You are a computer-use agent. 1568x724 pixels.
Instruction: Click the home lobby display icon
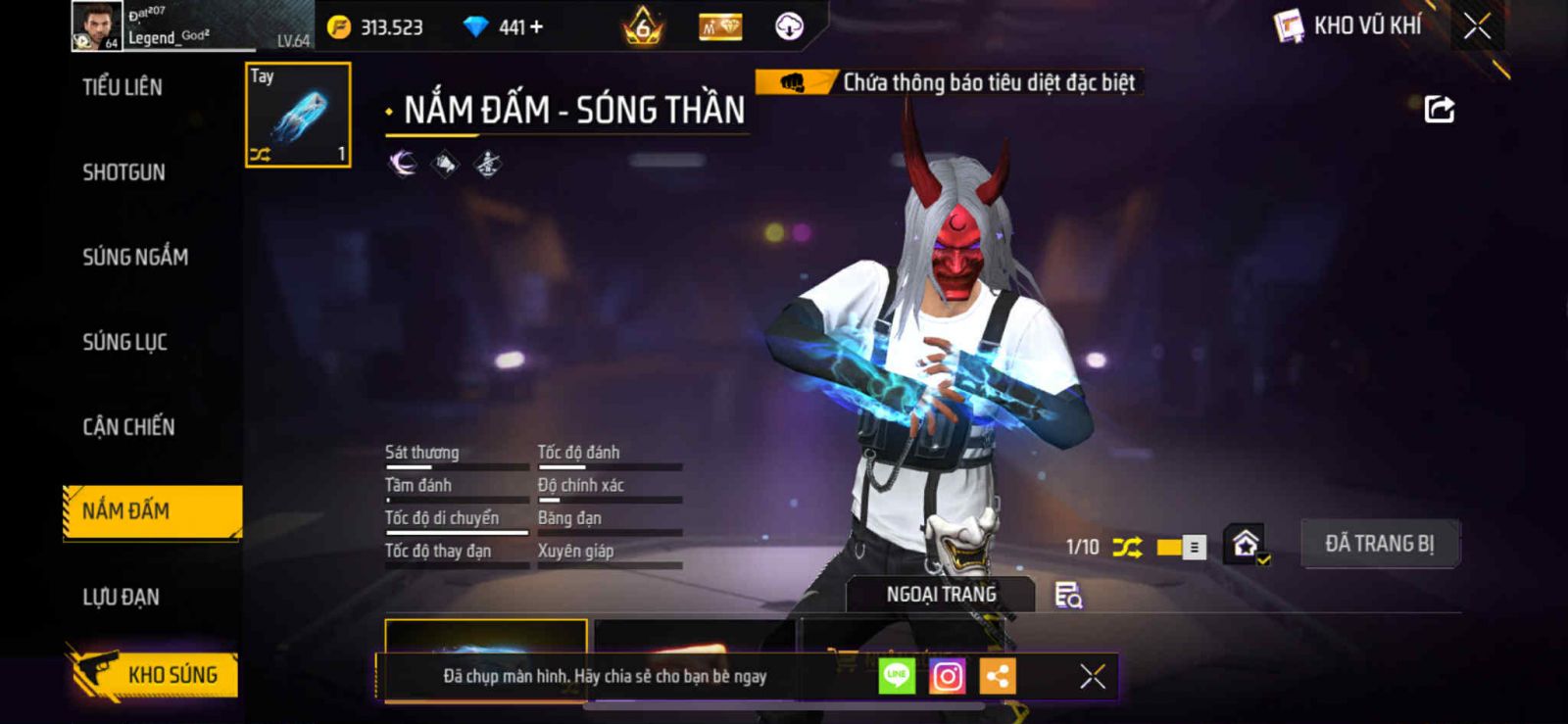pyautogui.click(x=1246, y=544)
